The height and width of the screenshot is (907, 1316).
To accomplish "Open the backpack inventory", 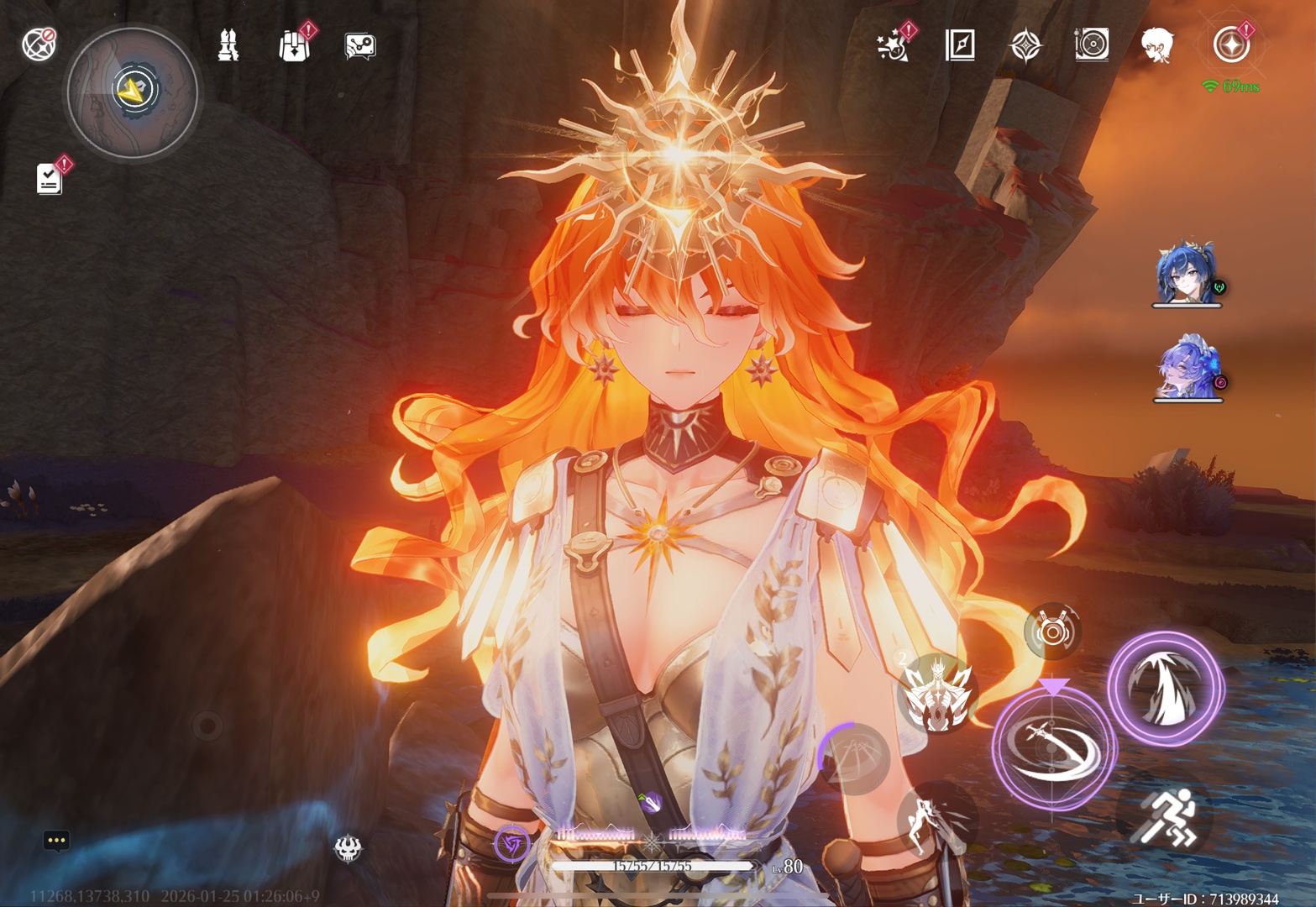I will click(294, 45).
